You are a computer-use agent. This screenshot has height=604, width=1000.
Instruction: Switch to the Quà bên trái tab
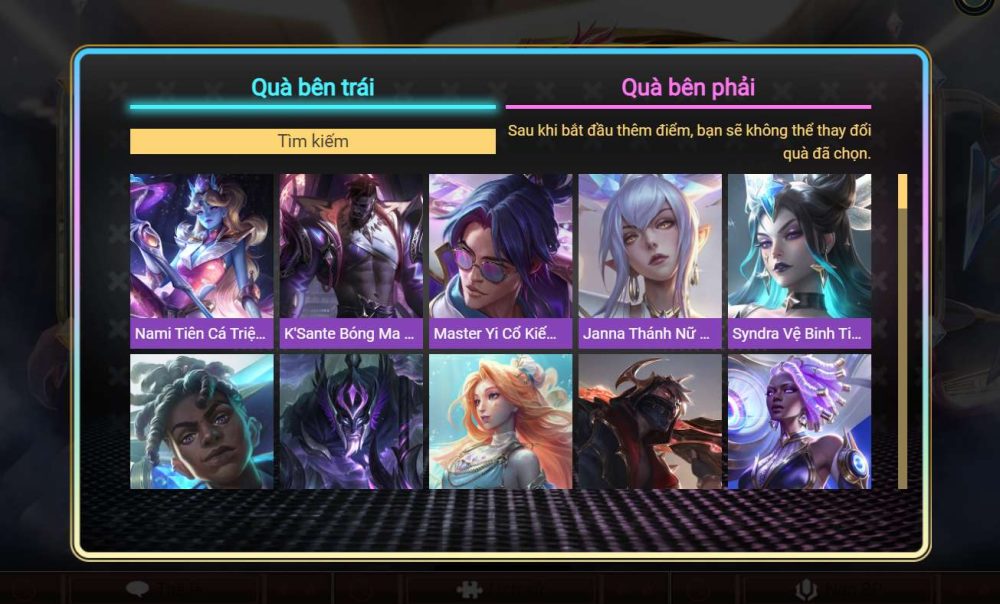(x=312, y=87)
